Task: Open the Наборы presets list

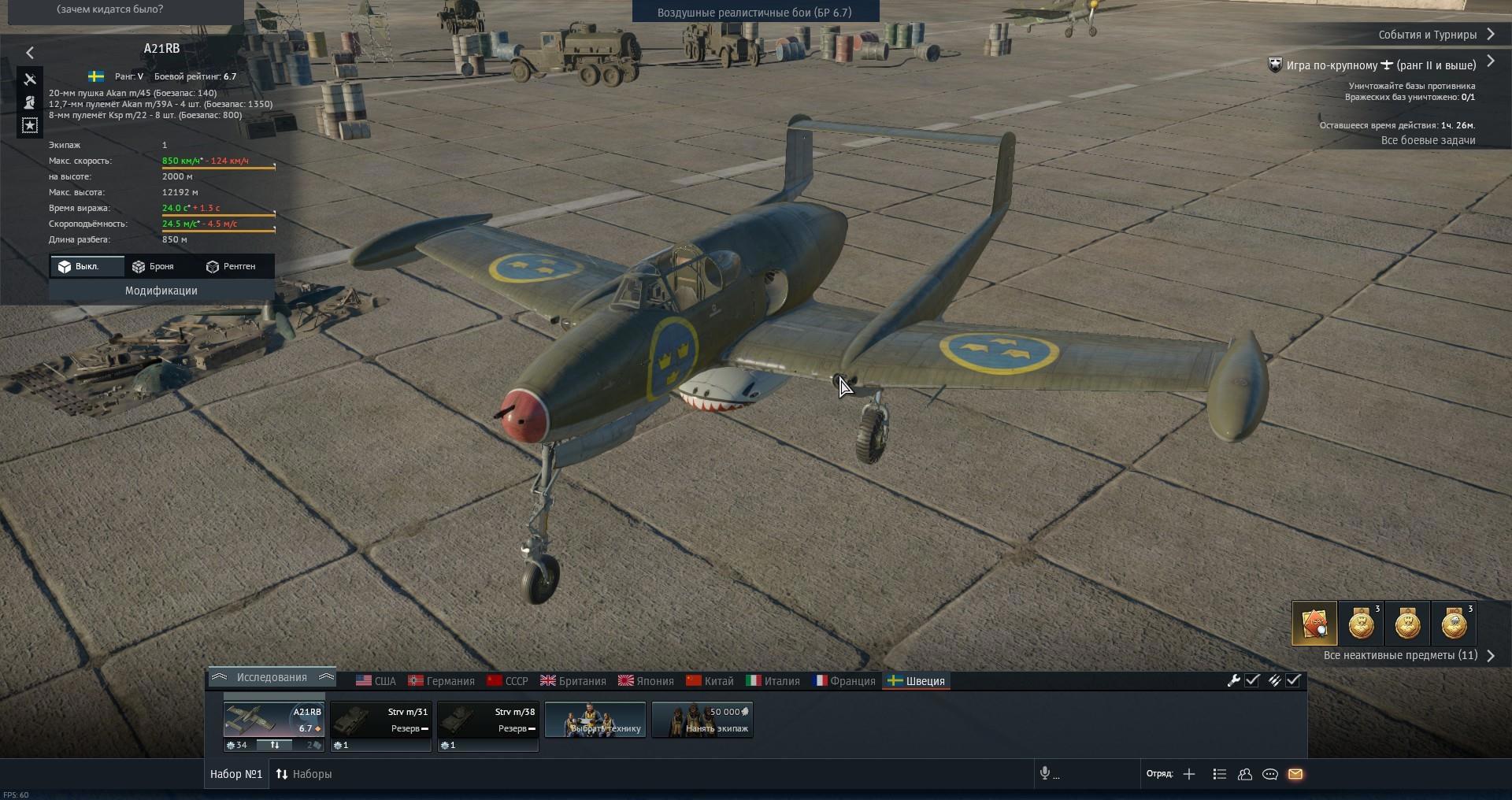Action: point(304,774)
